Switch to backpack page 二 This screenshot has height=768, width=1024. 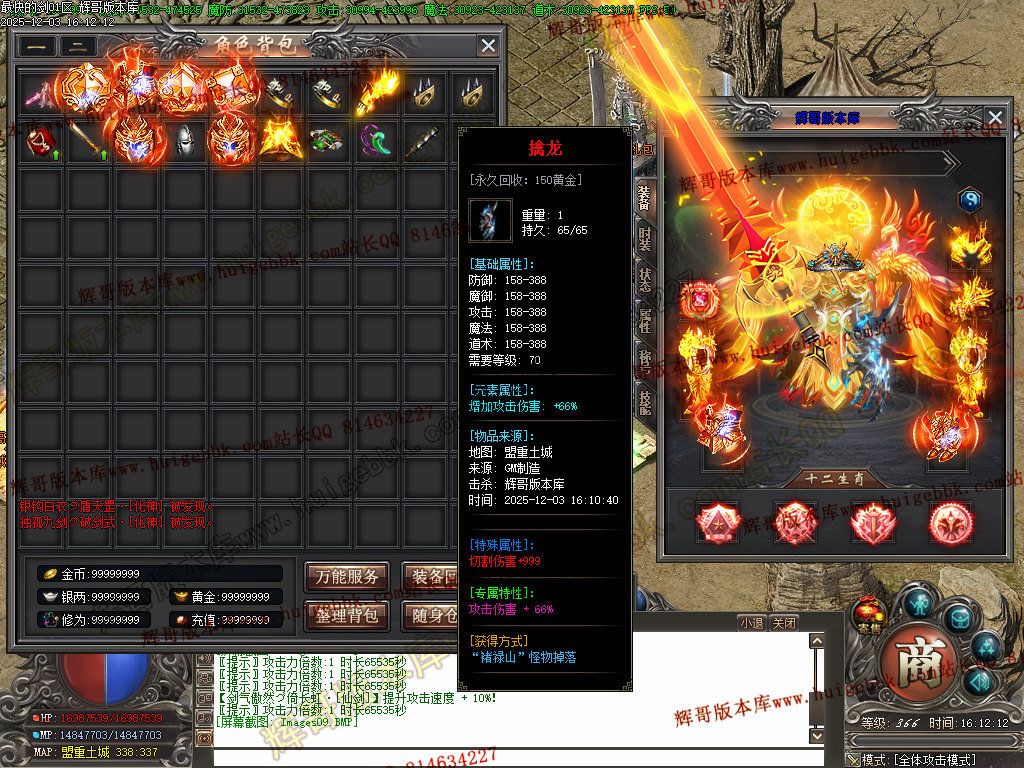[x=78, y=46]
